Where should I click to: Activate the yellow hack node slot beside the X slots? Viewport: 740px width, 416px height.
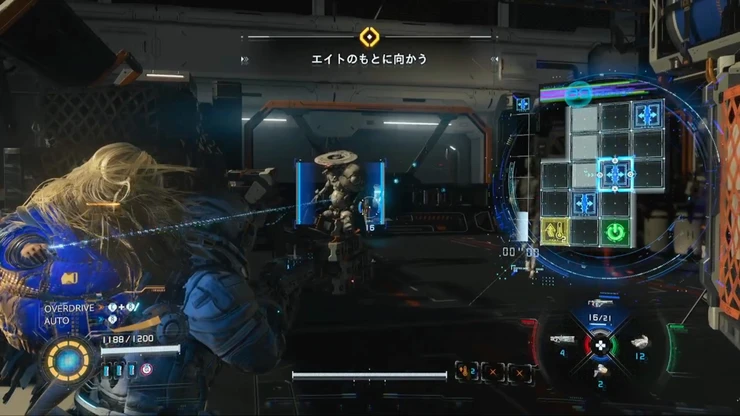pyautogui.click(x=466, y=373)
